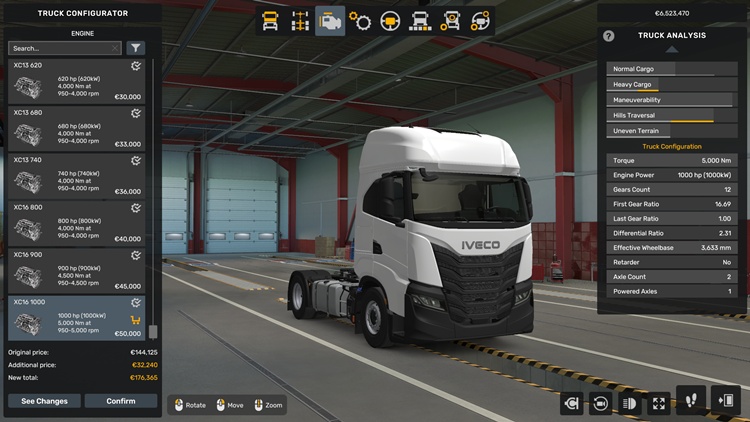
Task: Open the See Changes summary
Action: coord(44,401)
